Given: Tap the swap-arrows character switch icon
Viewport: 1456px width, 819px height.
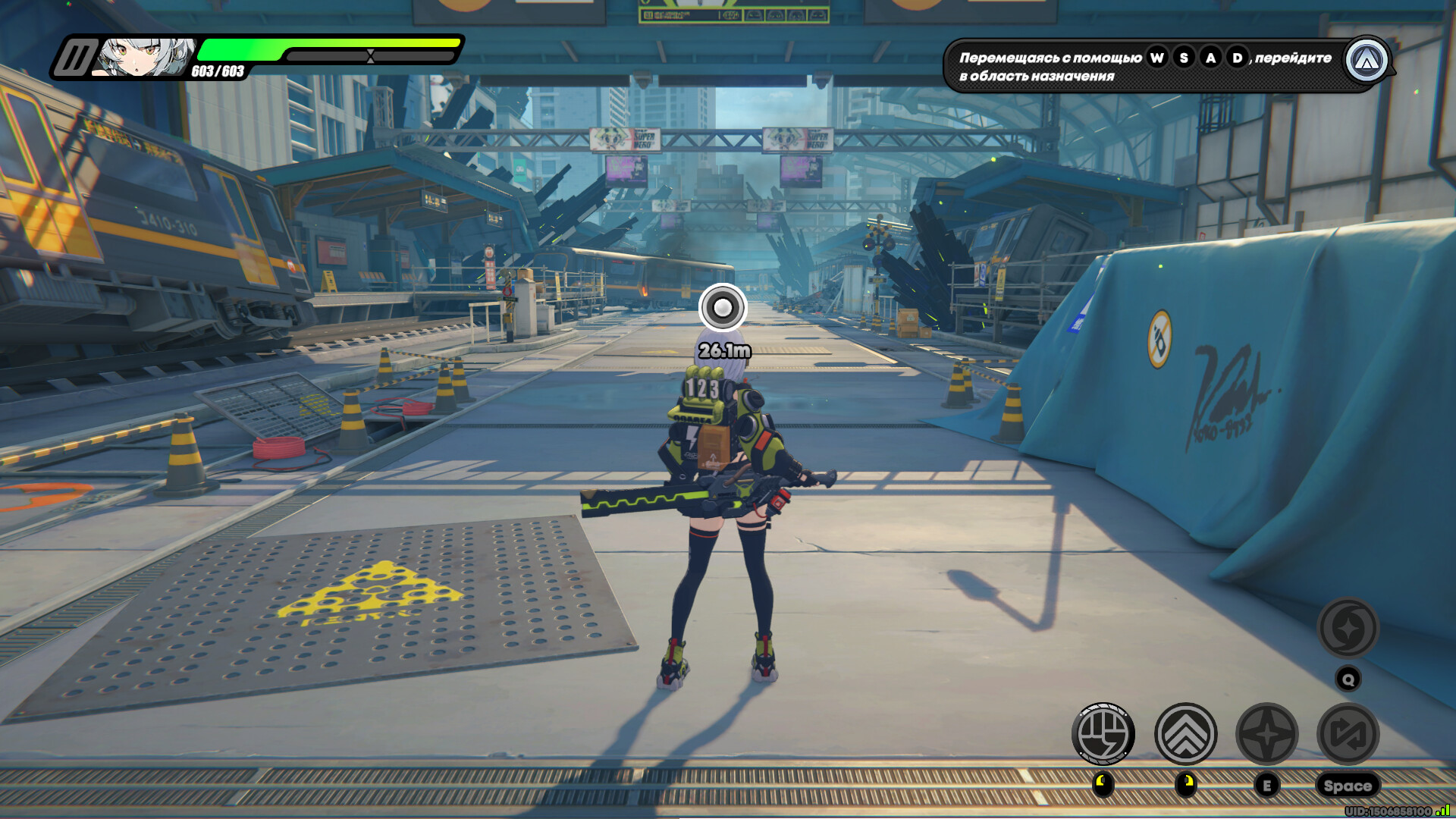Looking at the screenshot, I should (1348, 733).
